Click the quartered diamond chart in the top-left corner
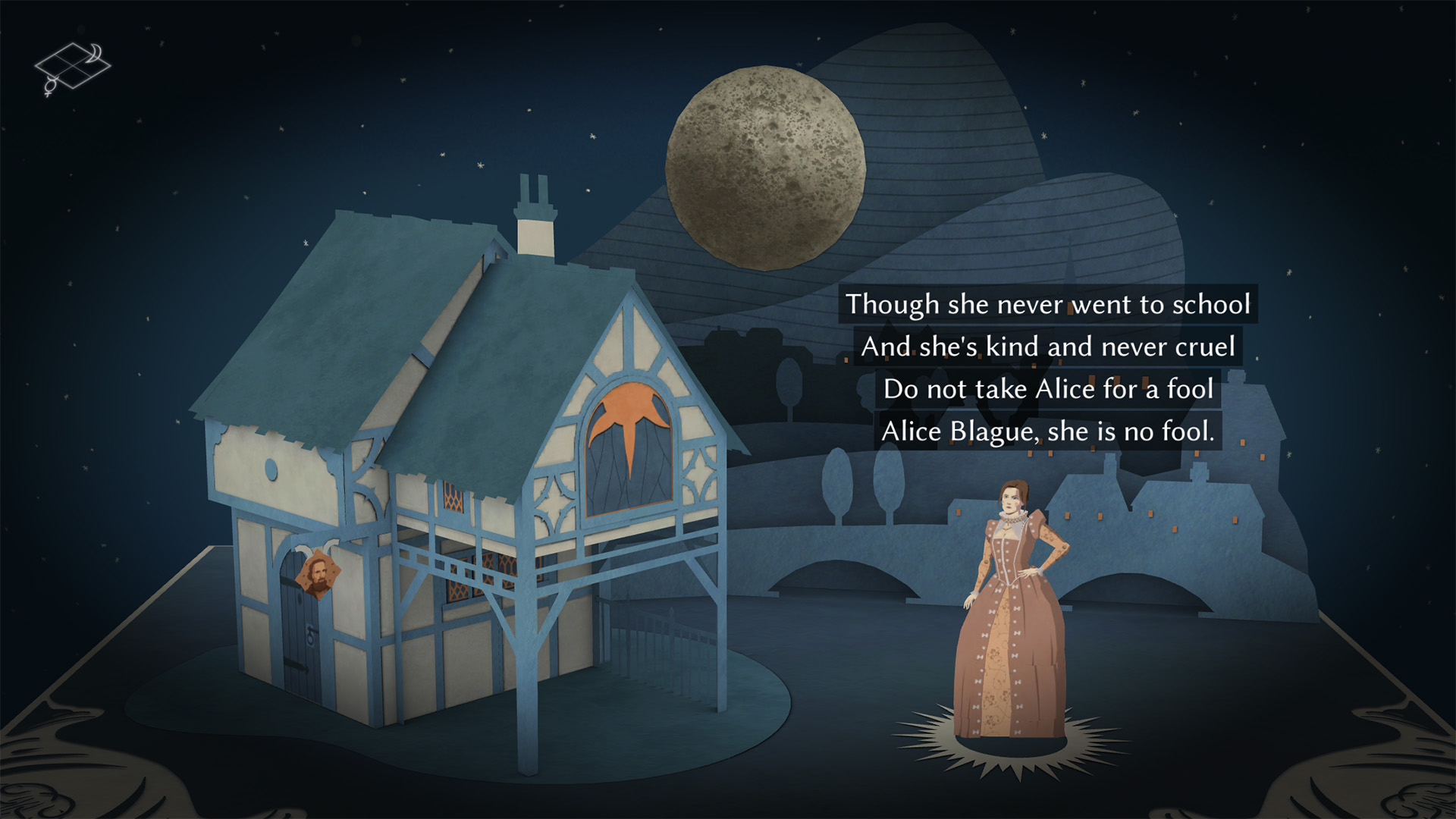This screenshot has width=1456, height=819. (x=72, y=67)
